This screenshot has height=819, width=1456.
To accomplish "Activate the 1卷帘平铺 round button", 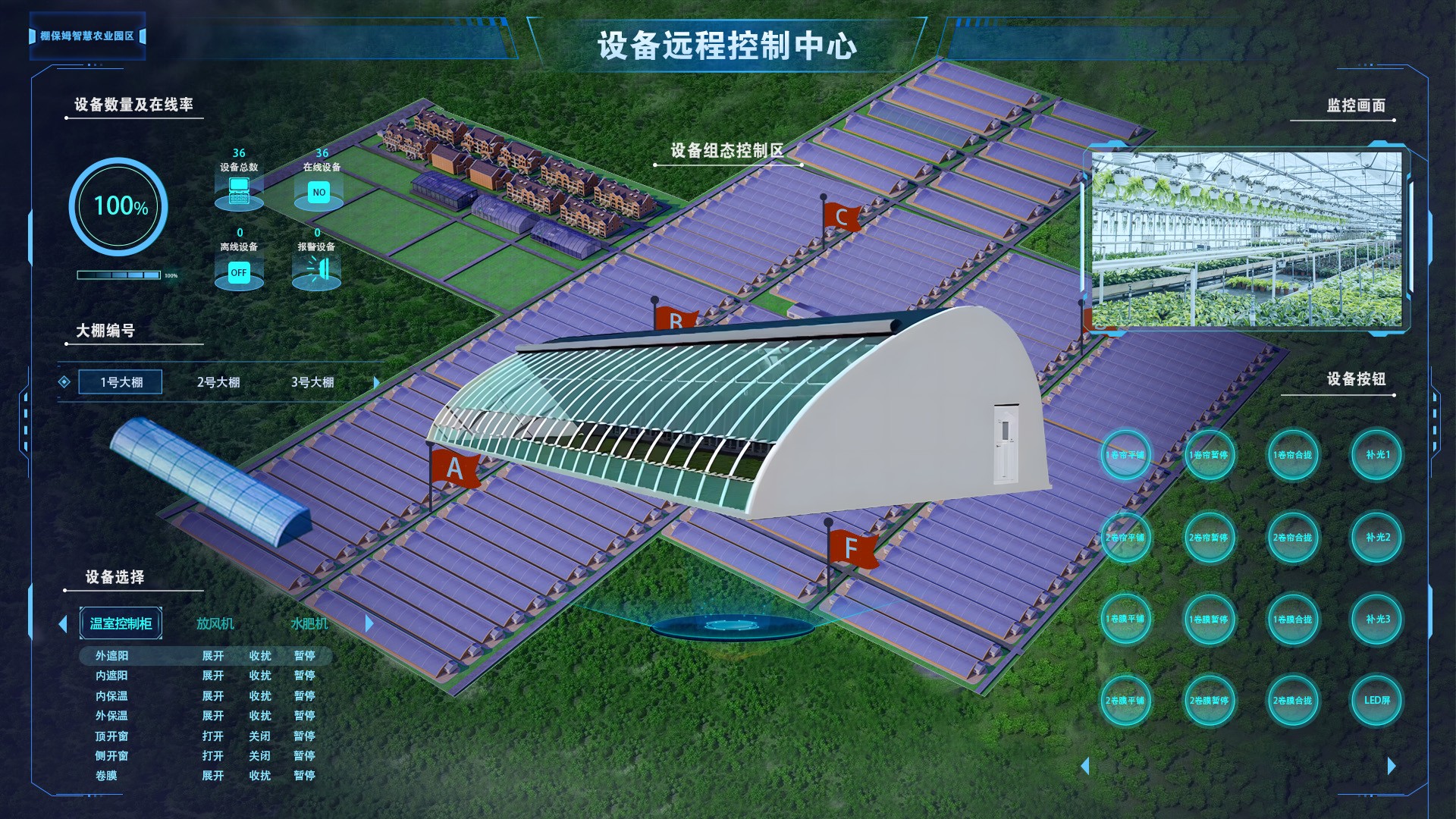I will pyautogui.click(x=1125, y=455).
